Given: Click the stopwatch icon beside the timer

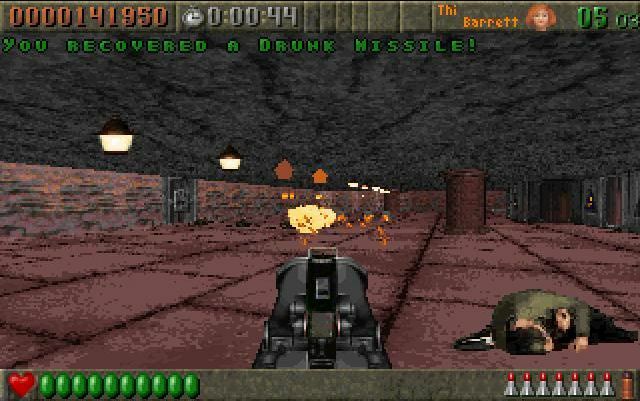Looking at the screenshot, I should coord(193,16).
